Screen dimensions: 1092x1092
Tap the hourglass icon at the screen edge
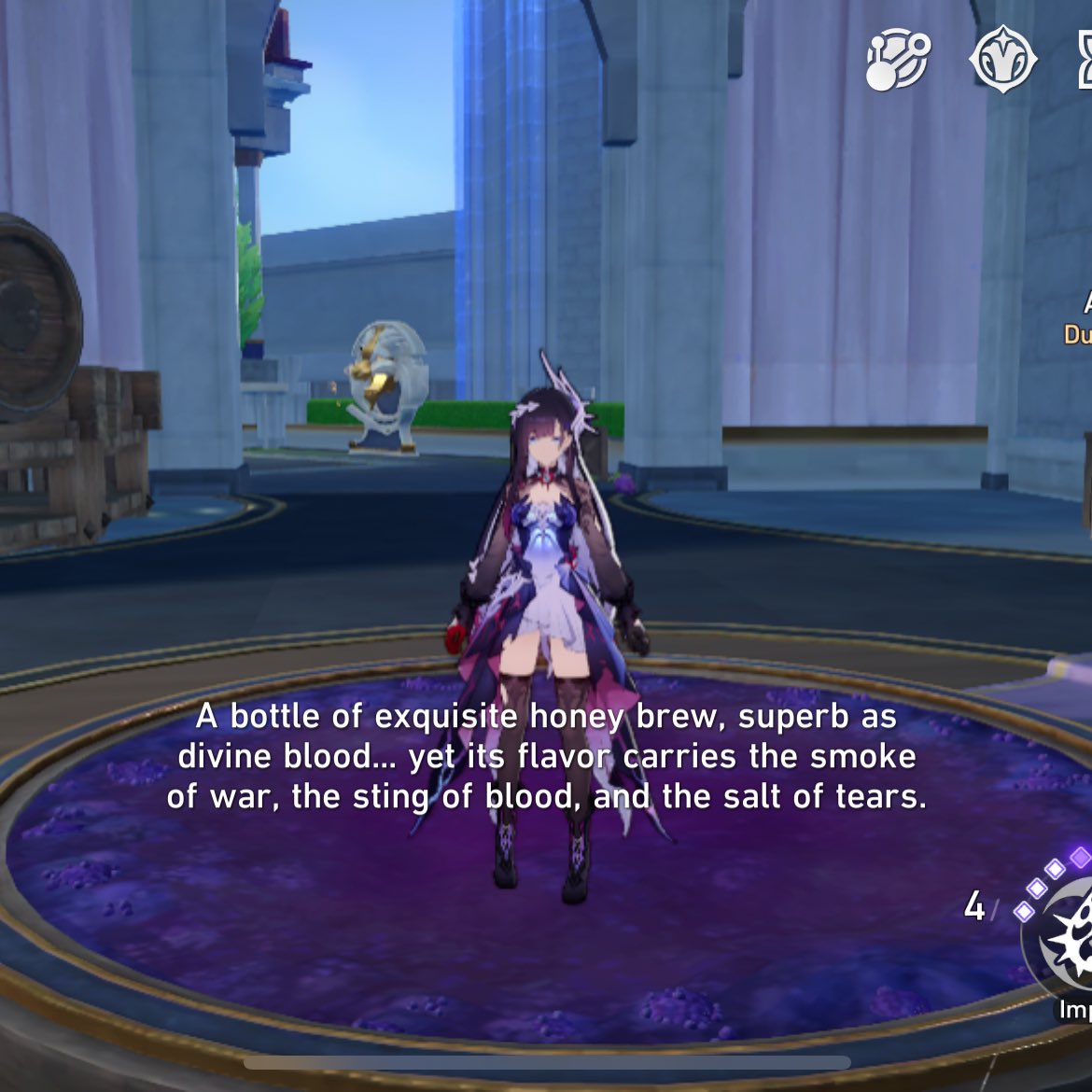pos(1085,60)
